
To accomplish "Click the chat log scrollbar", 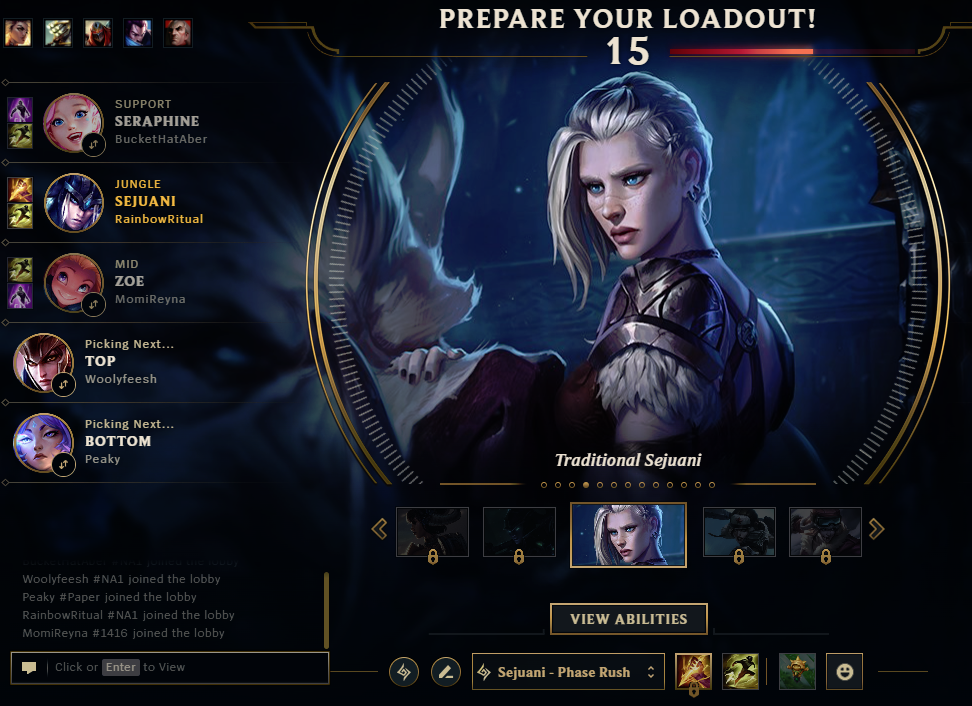I will 326,610.
